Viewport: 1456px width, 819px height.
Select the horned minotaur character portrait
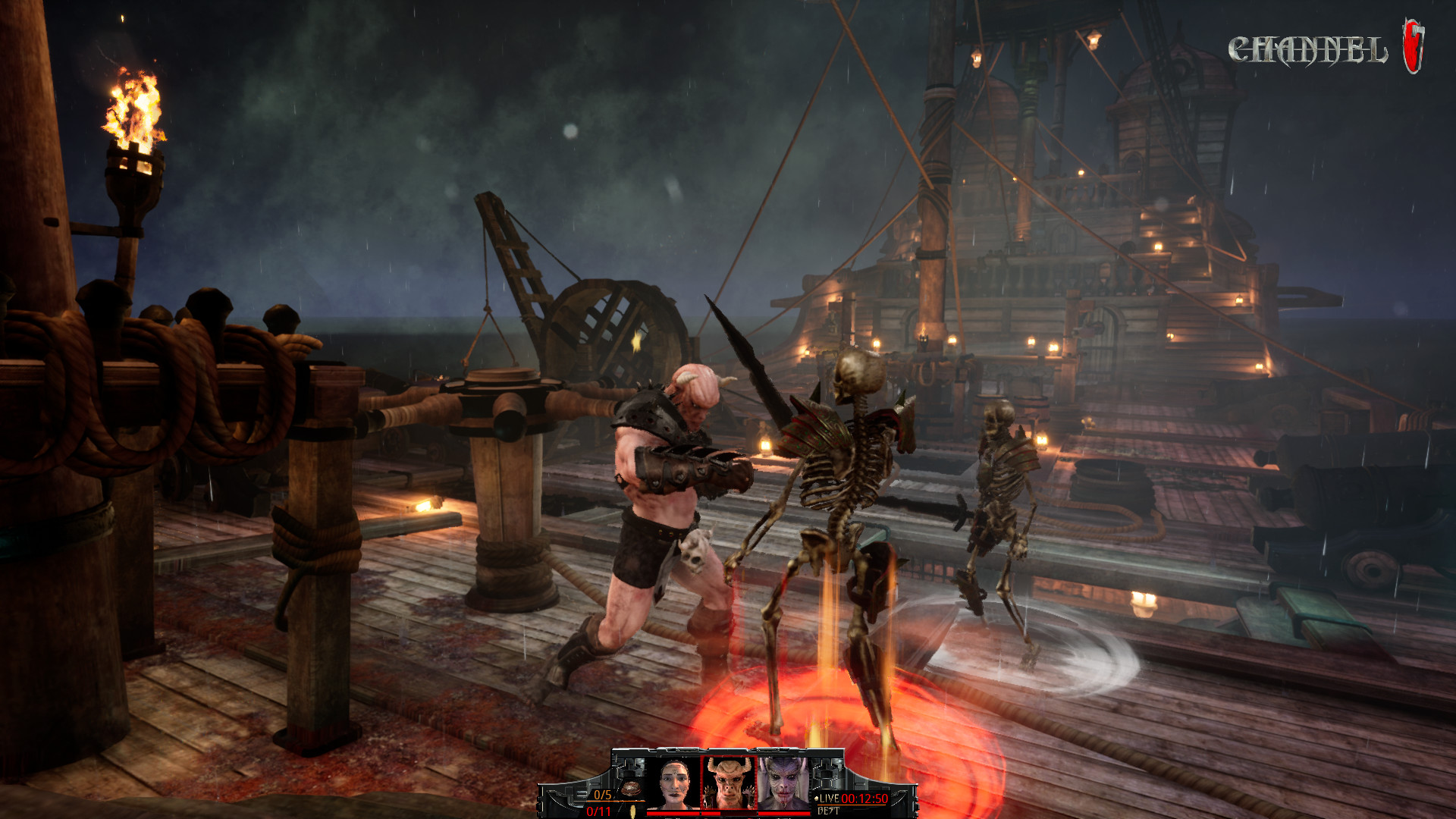pyautogui.click(x=728, y=784)
